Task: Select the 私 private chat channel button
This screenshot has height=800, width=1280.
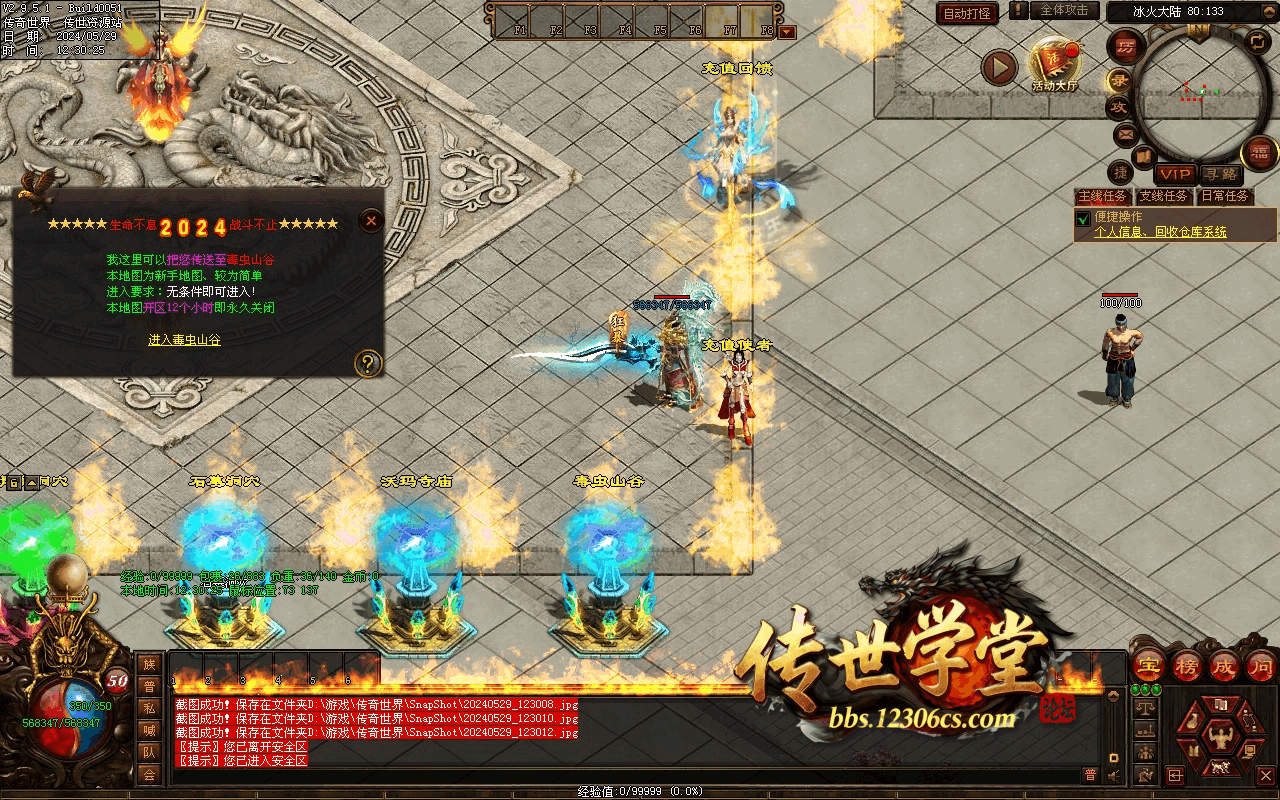Action: tap(149, 707)
